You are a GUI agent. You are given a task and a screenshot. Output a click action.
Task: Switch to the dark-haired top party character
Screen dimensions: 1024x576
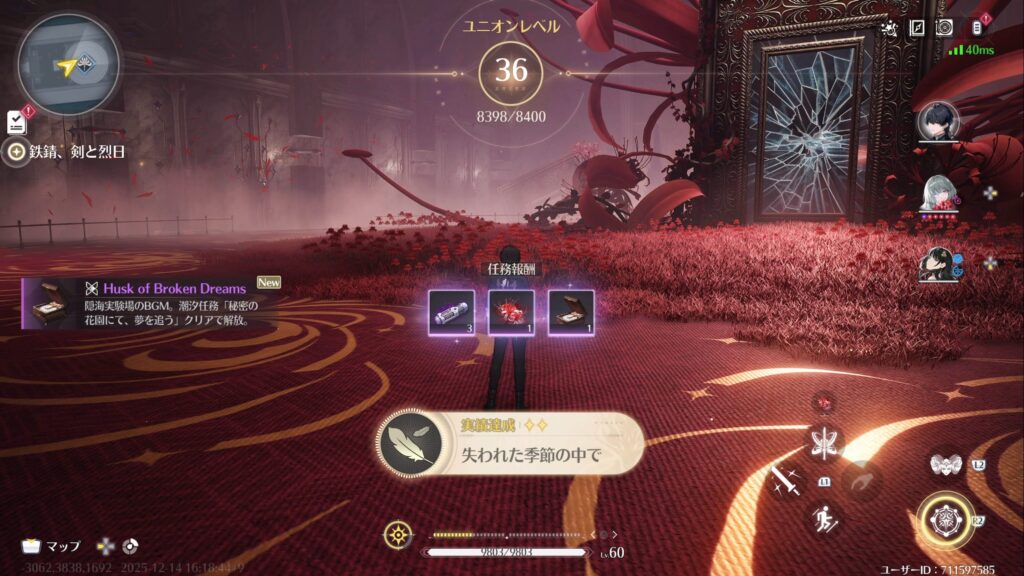(939, 123)
